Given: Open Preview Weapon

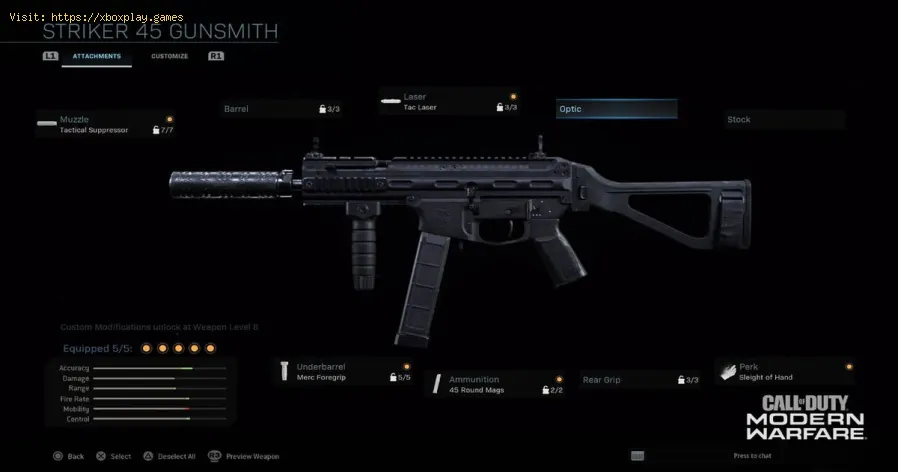Looking at the screenshot, I should 249,456.
